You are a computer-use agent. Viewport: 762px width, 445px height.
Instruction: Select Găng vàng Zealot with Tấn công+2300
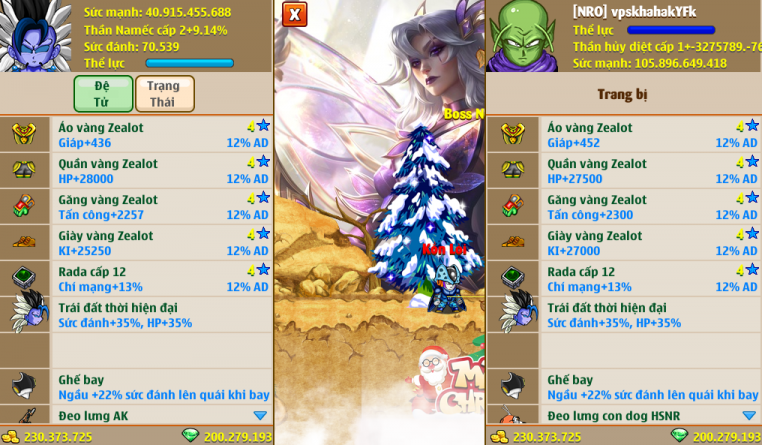(x=650, y=207)
